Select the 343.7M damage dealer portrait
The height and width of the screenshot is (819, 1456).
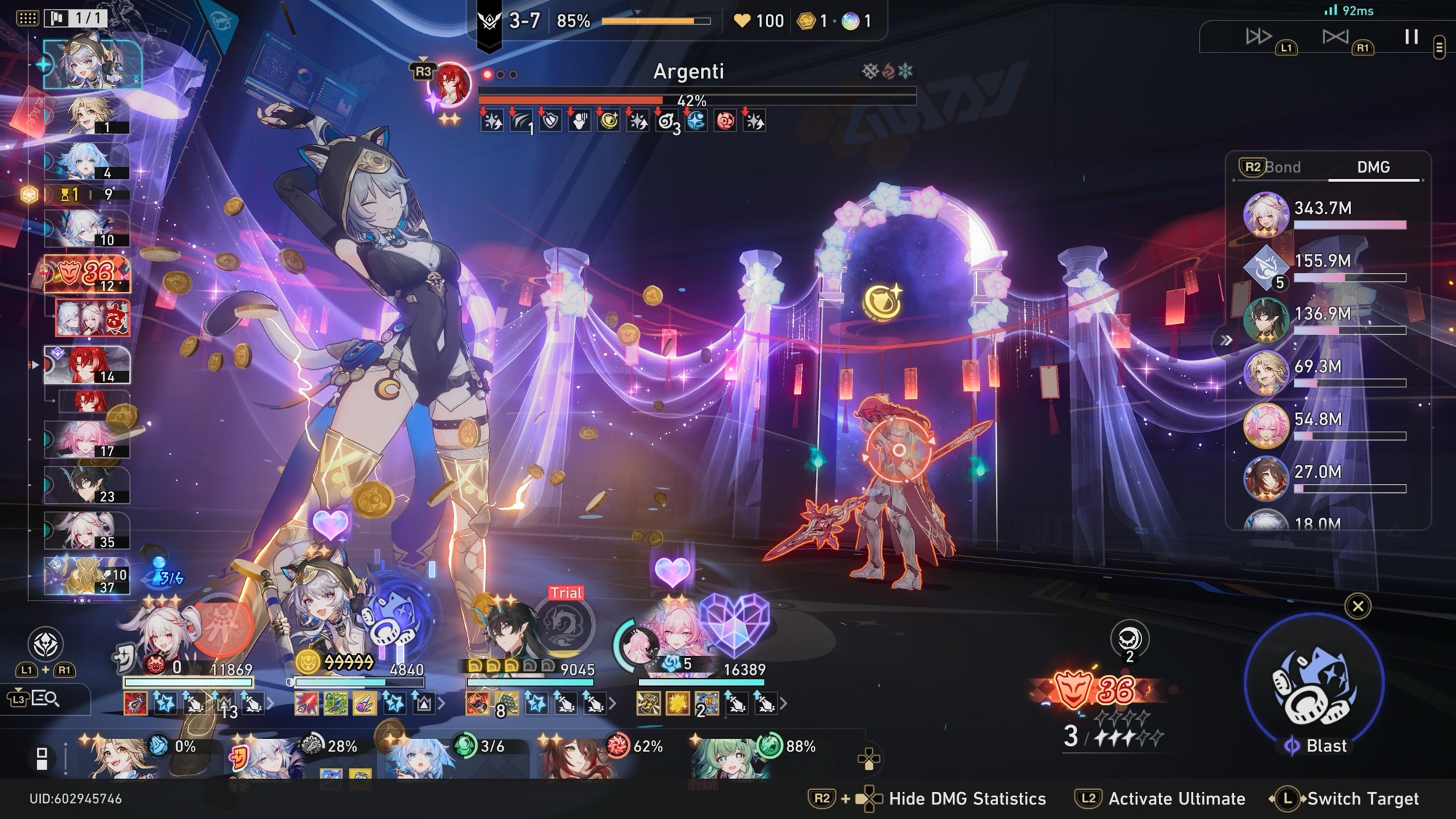coord(1265,214)
